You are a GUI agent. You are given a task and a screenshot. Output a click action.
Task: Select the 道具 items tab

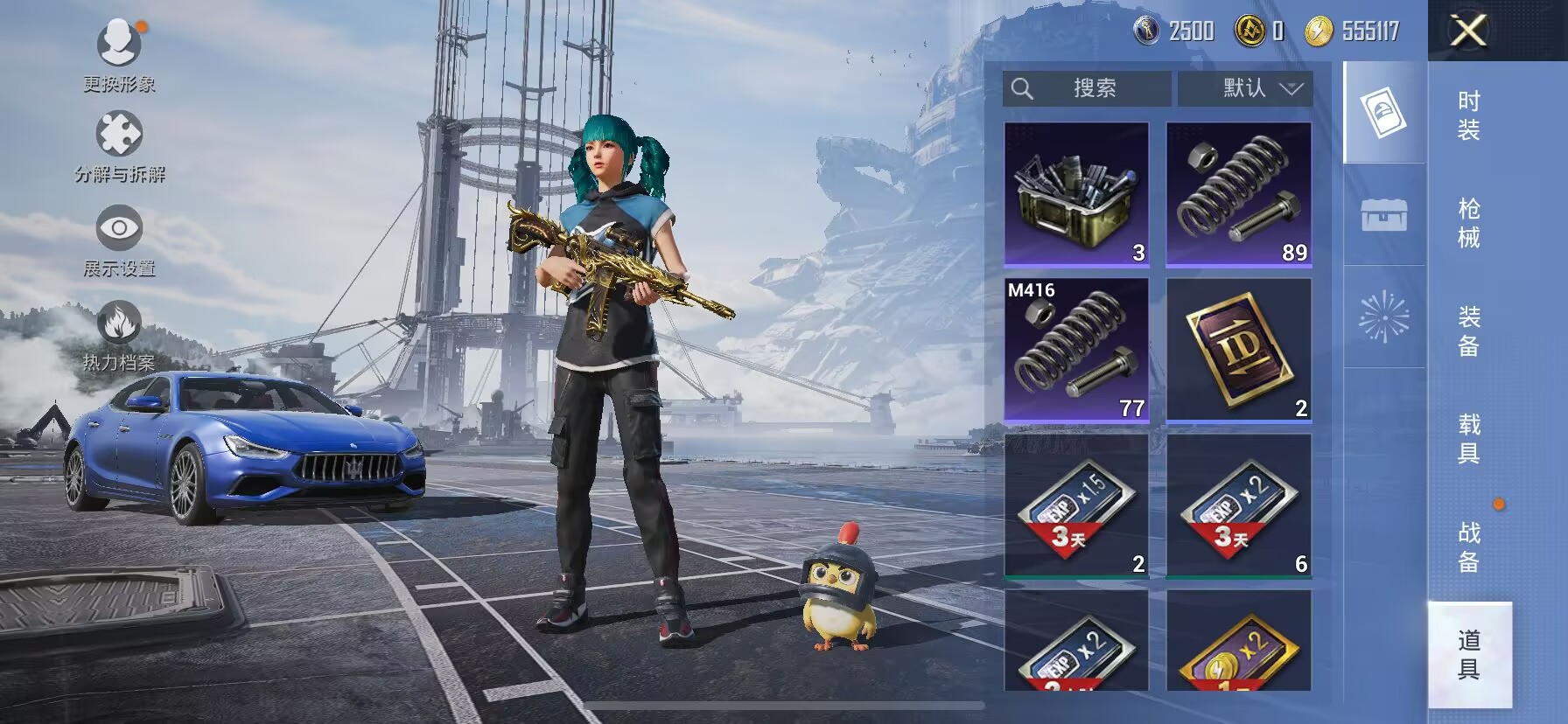point(1468,654)
